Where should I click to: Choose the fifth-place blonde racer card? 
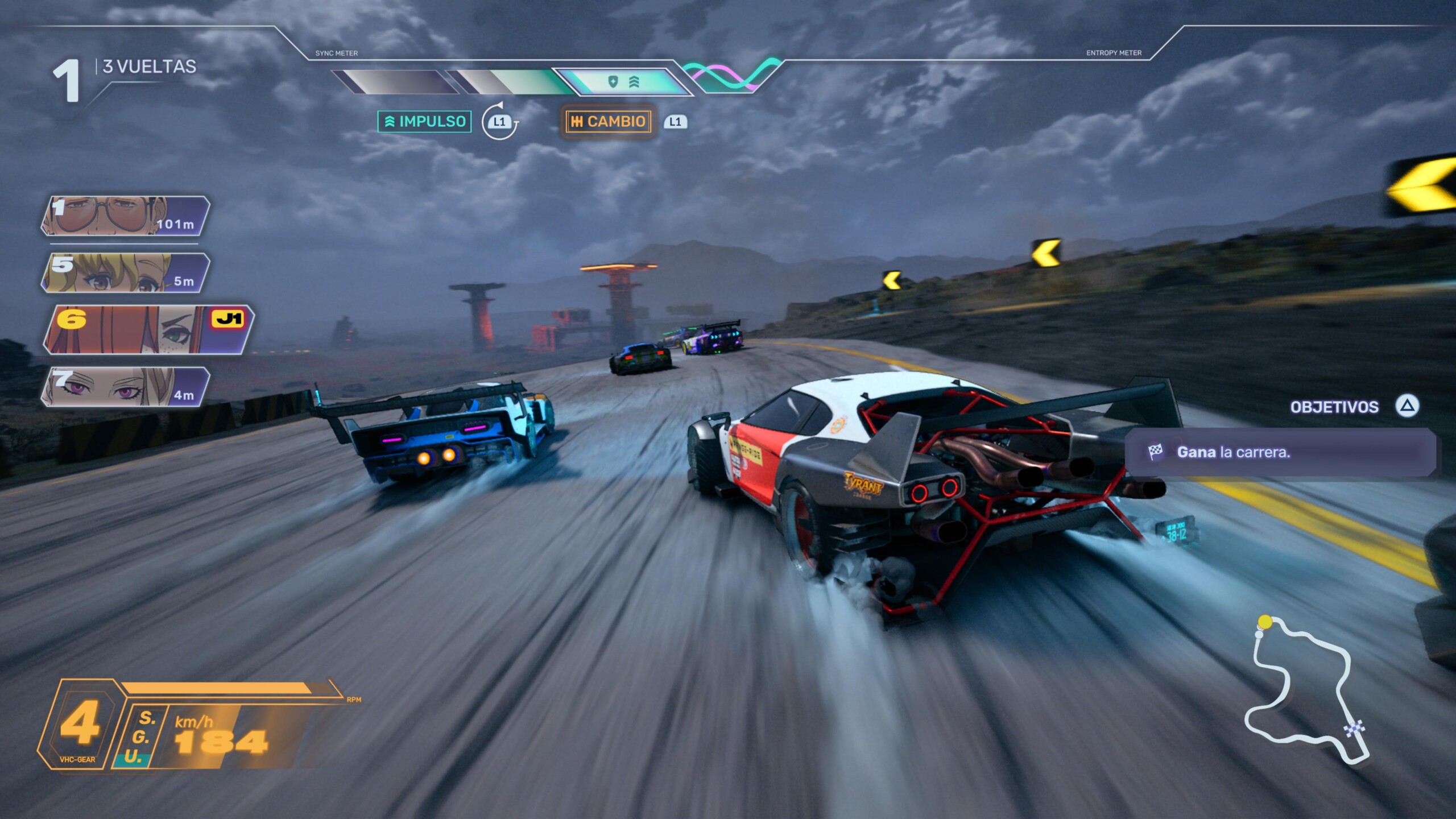125,273
